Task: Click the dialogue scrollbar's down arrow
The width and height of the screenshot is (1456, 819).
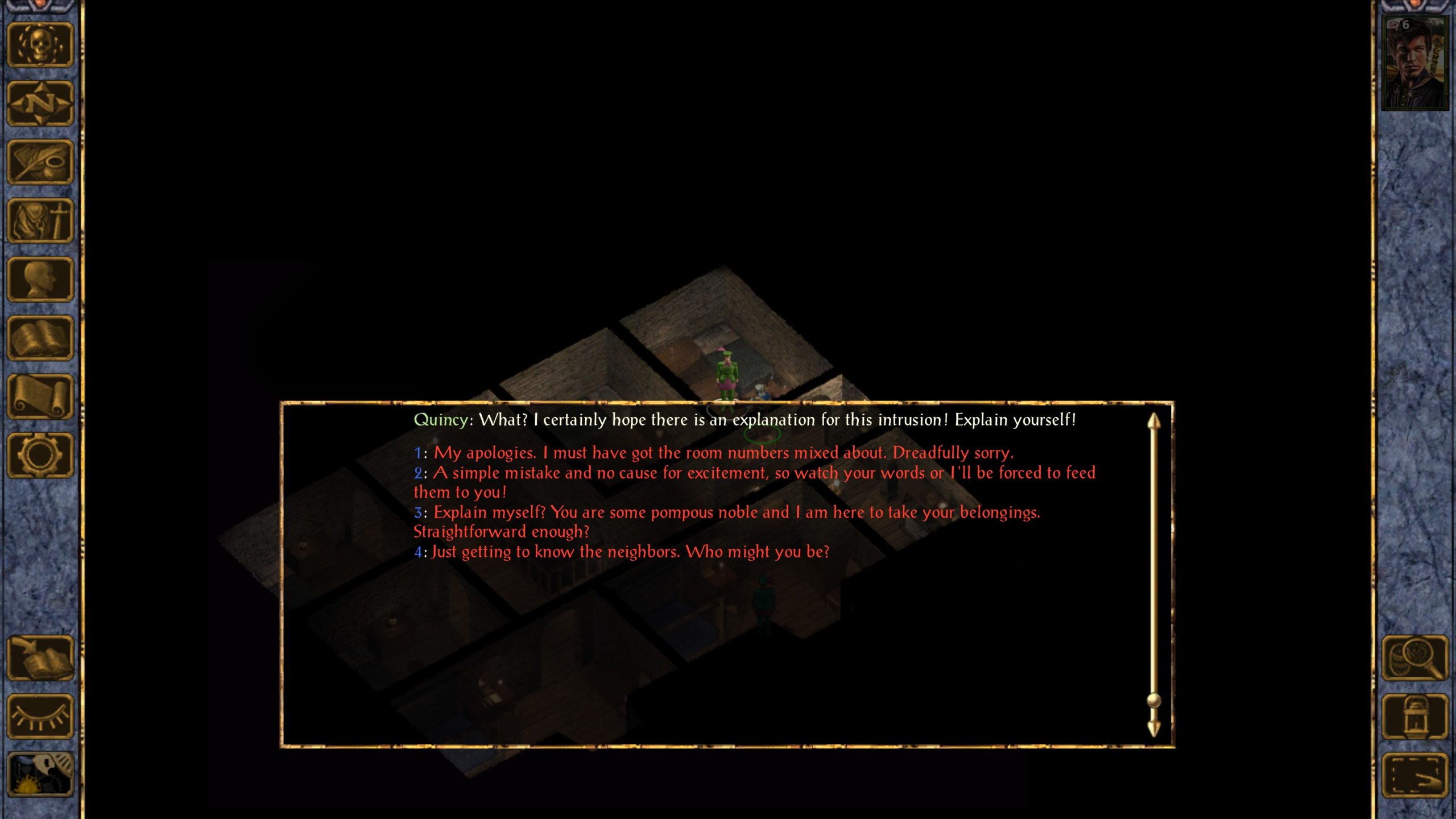Action: coord(1153,729)
